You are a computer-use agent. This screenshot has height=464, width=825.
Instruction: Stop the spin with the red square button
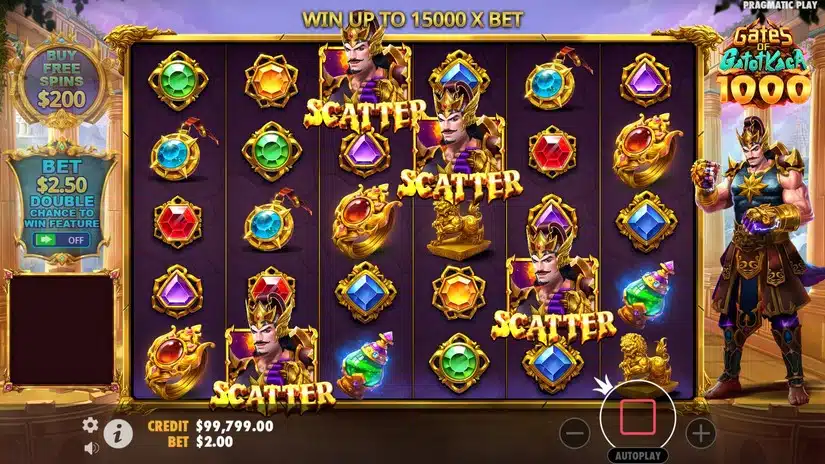coord(638,416)
